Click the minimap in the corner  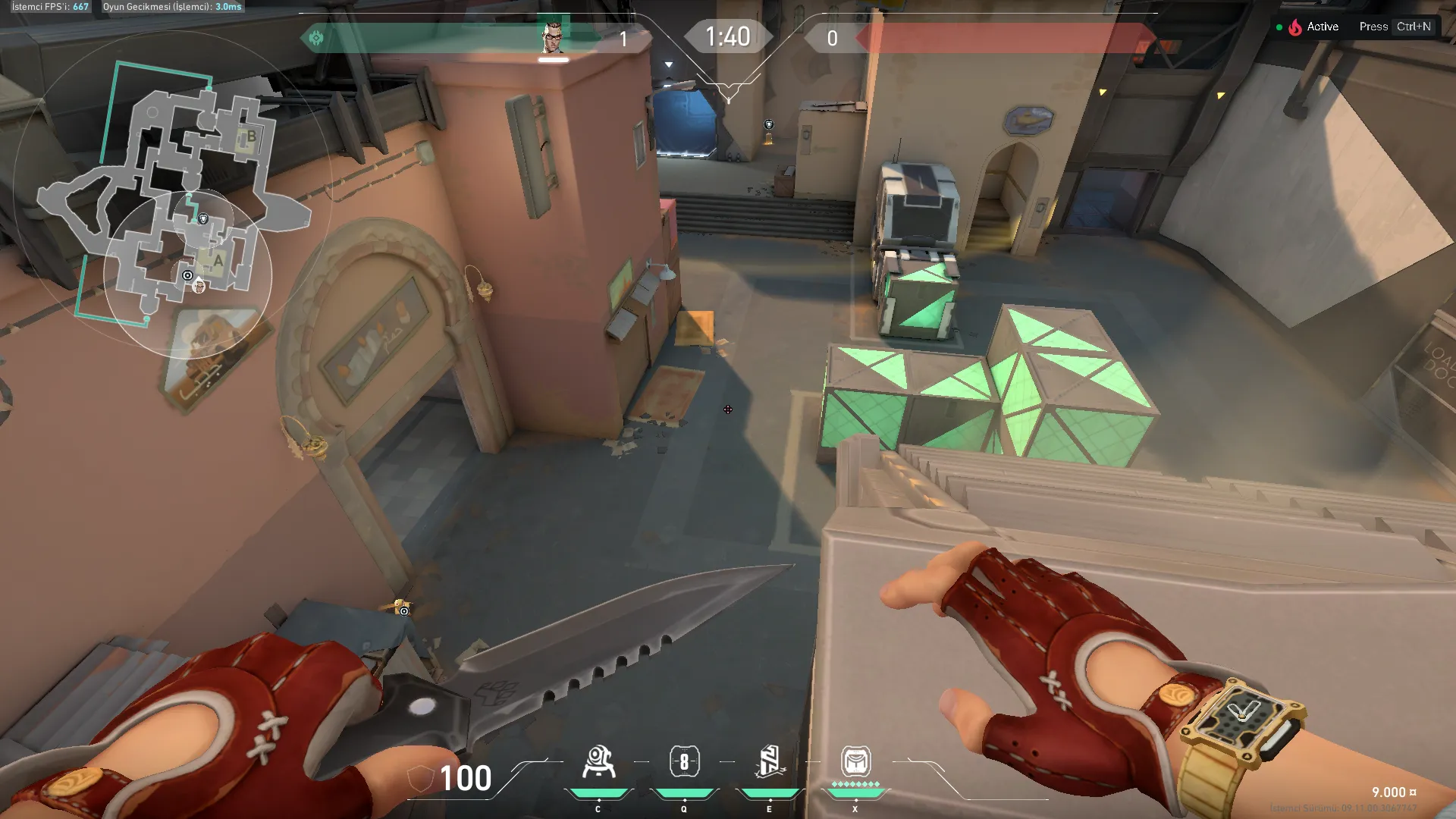[x=174, y=197]
